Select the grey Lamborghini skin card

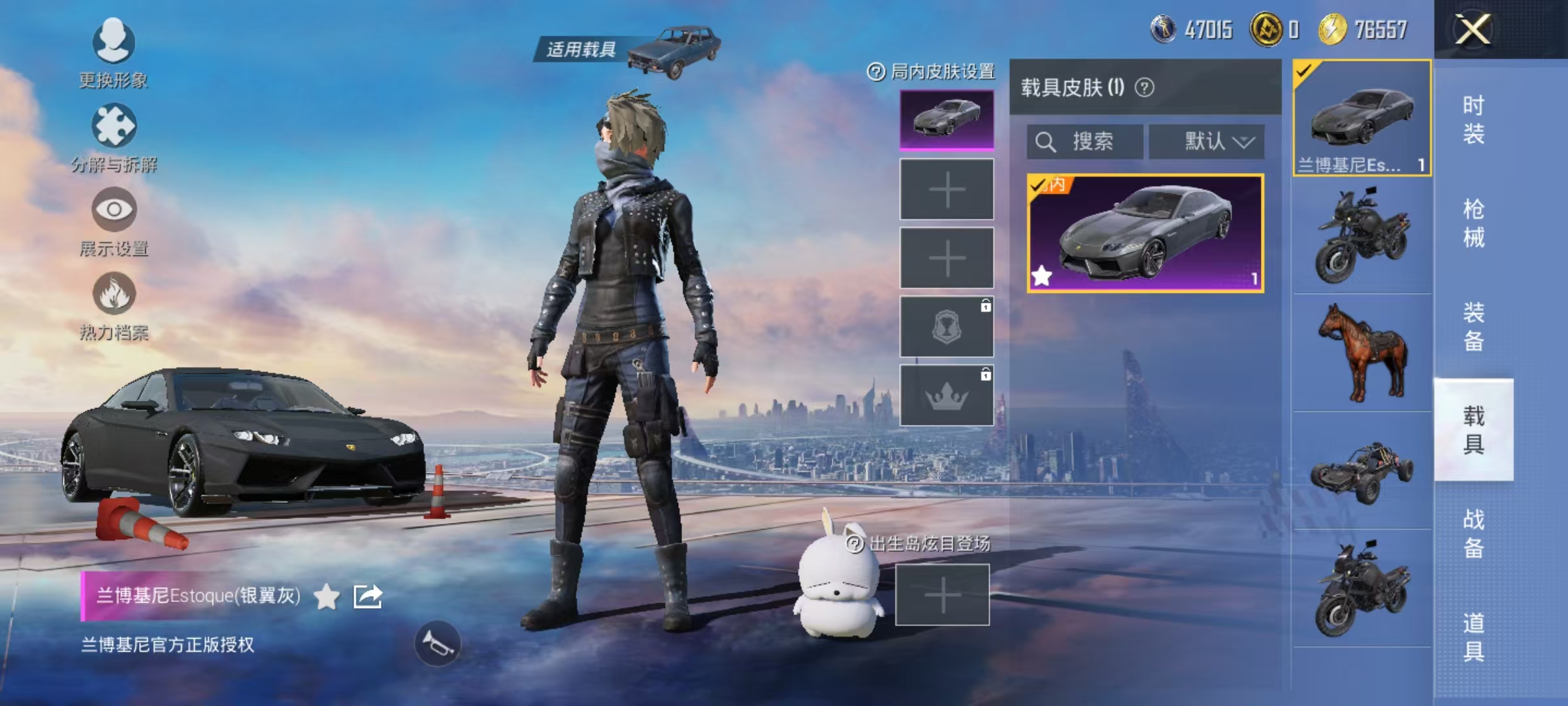point(1145,233)
